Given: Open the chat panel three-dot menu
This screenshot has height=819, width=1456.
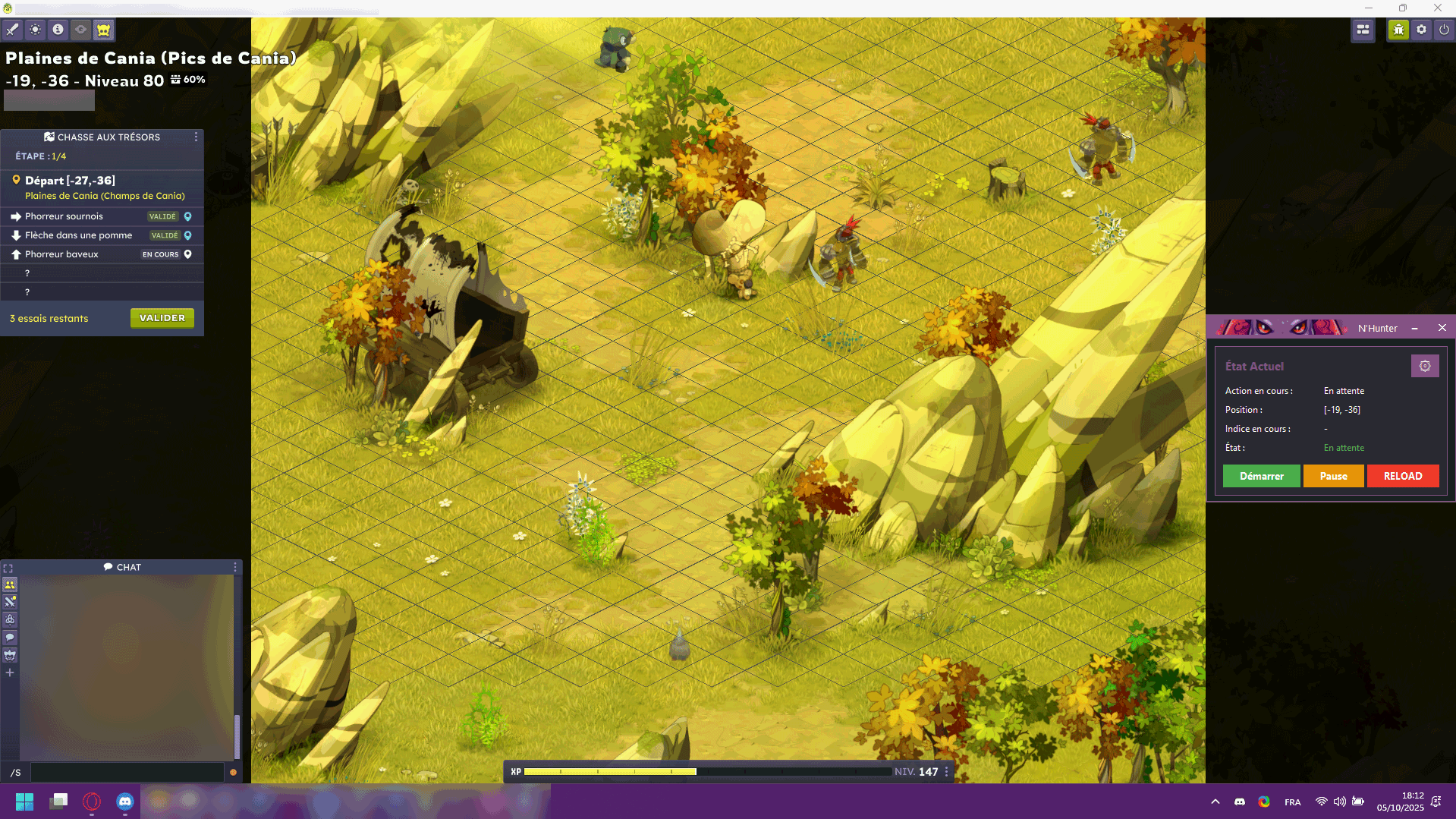Looking at the screenshot, I should pos(235,567).
